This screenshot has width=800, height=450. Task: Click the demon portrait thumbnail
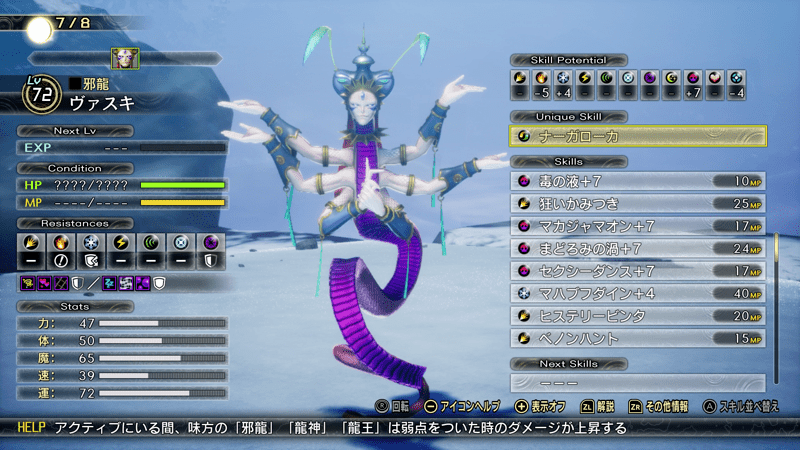pos(125,58)
